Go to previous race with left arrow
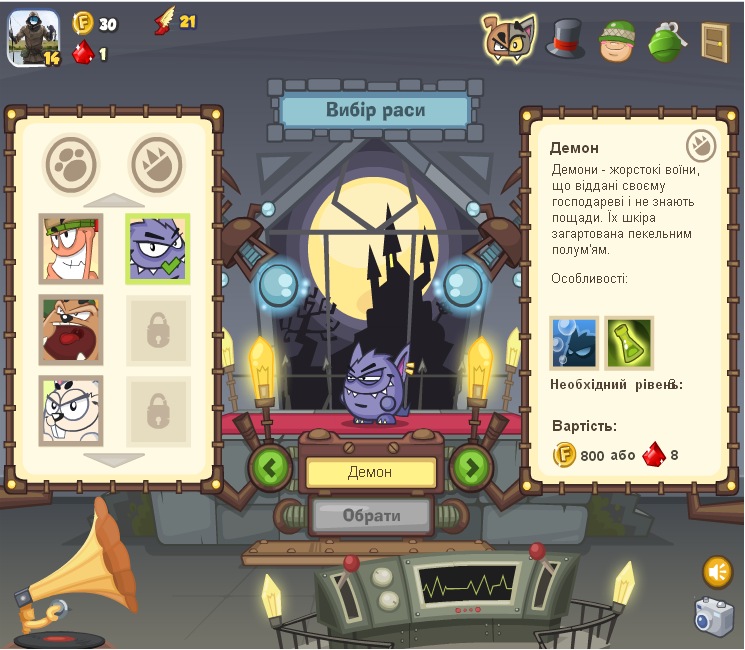This screenshot has height=650, width=745. [x=269, y=467]
